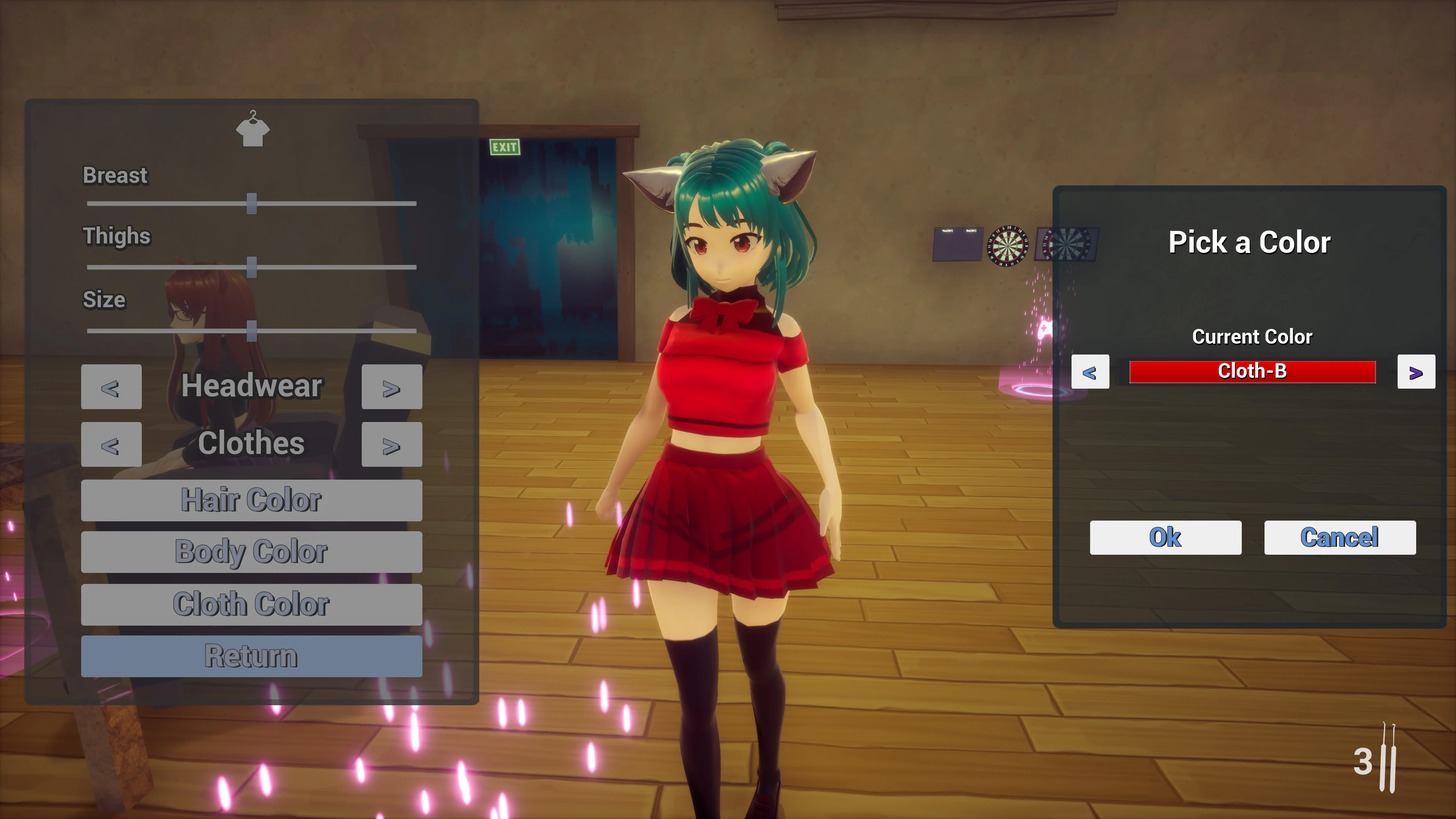Switch to next color target with right arrow
The image size is (1456, 819).
pos(1417,372)
